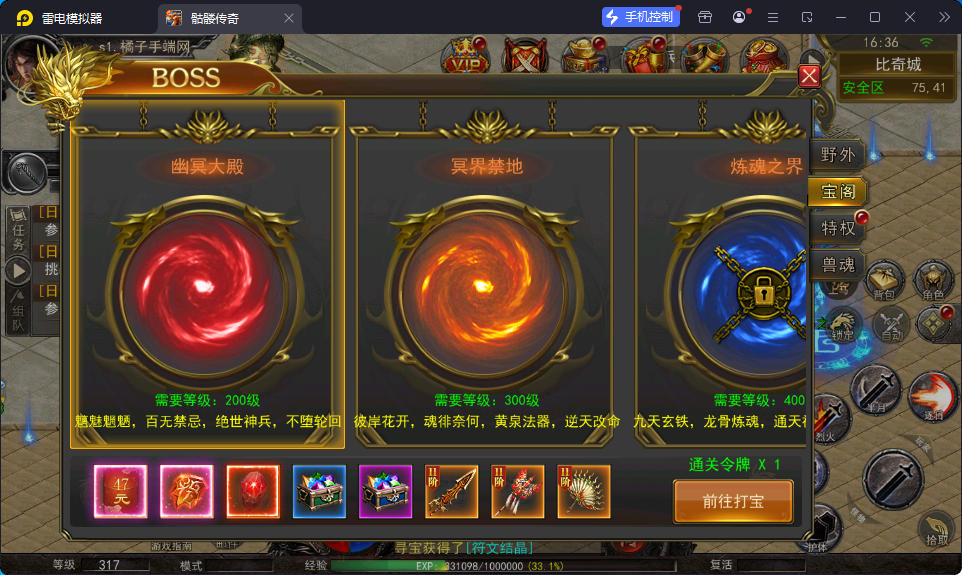The image size is (962, 575).
Task: Inspect the red gem reward icon
Action: [x=252, y=491]
